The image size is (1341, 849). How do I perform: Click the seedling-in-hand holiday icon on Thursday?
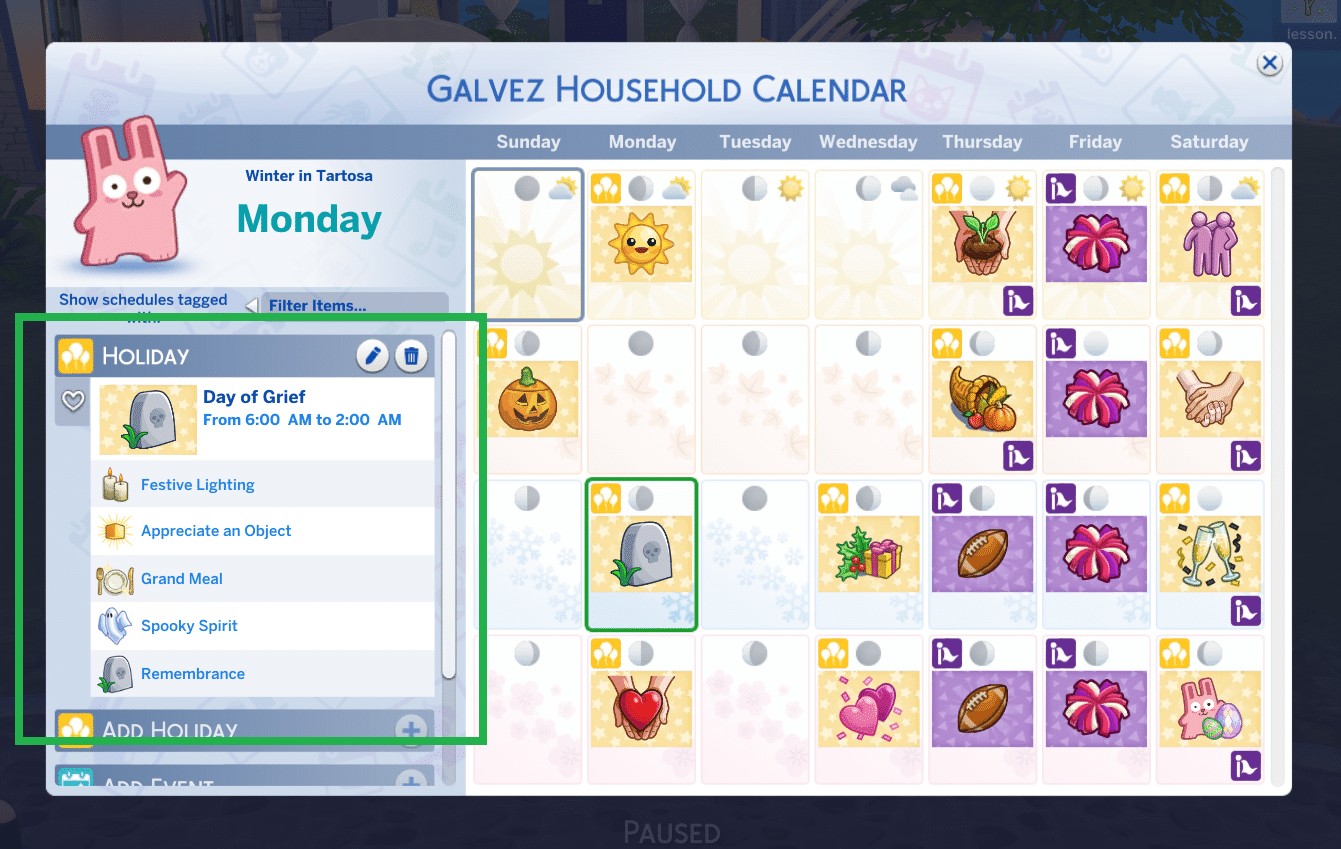click(982, 245)
